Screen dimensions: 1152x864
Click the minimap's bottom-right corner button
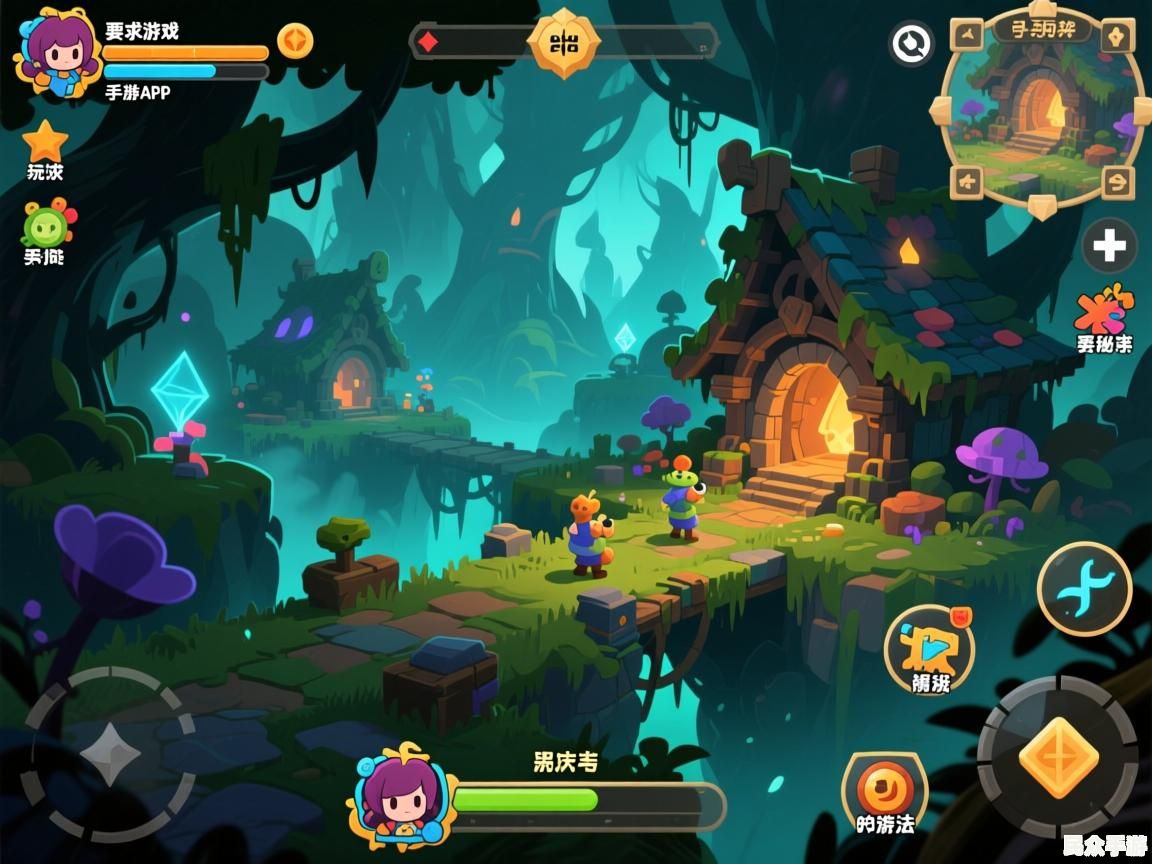click(x=1117, y=182)
